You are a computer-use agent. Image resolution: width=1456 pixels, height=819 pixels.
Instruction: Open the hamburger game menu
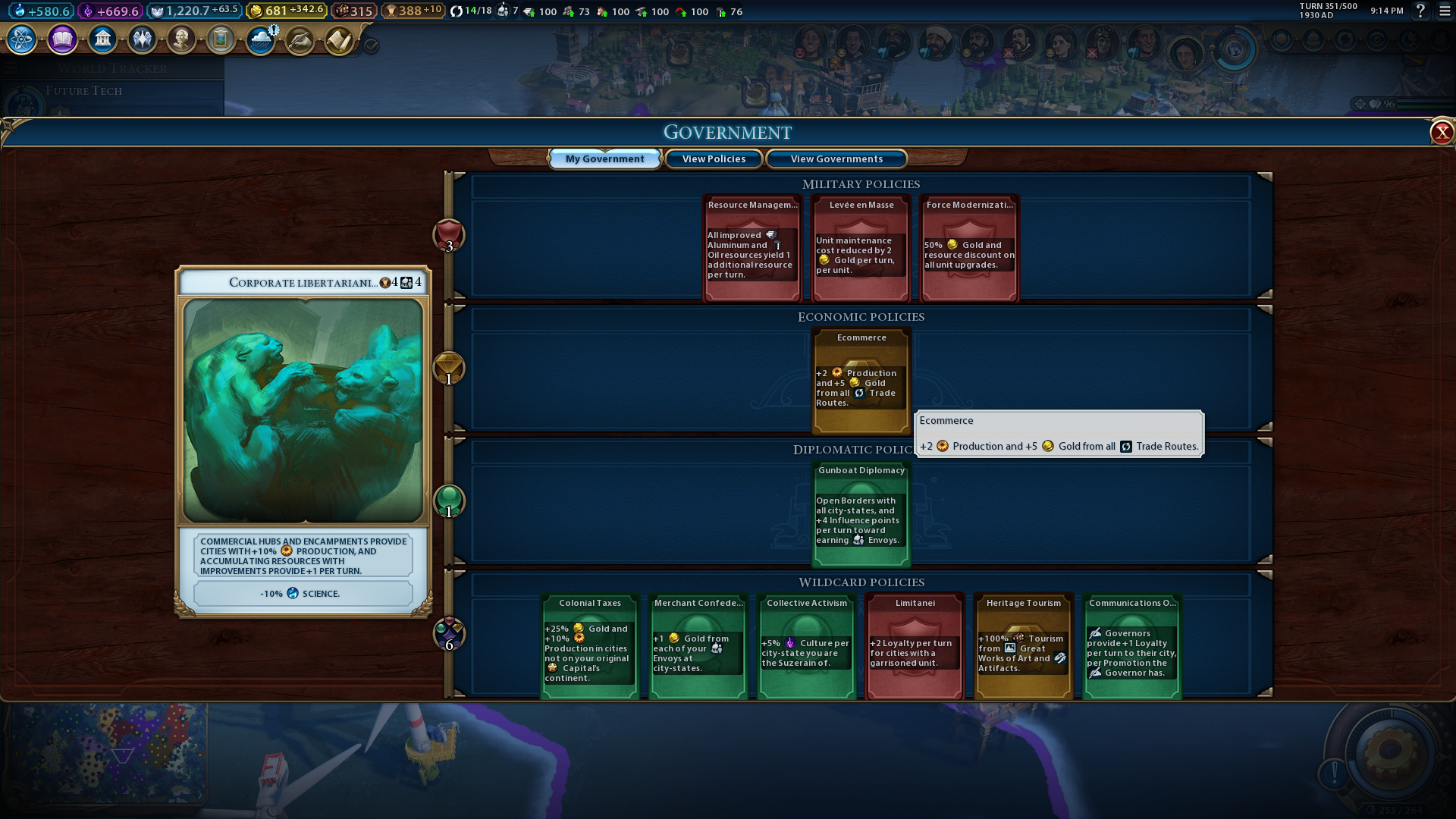click(1445, 11)
